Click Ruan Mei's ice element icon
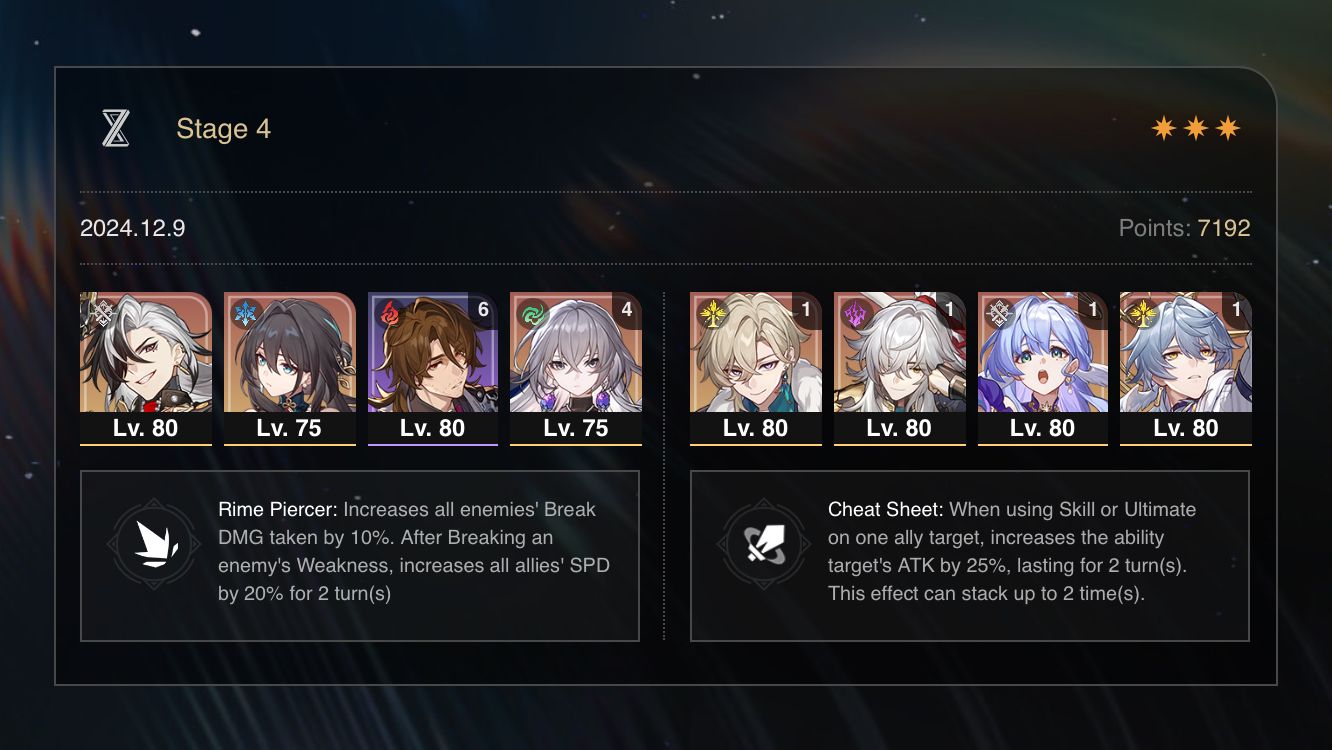1332x750 pixels. (x=243, y=312)
